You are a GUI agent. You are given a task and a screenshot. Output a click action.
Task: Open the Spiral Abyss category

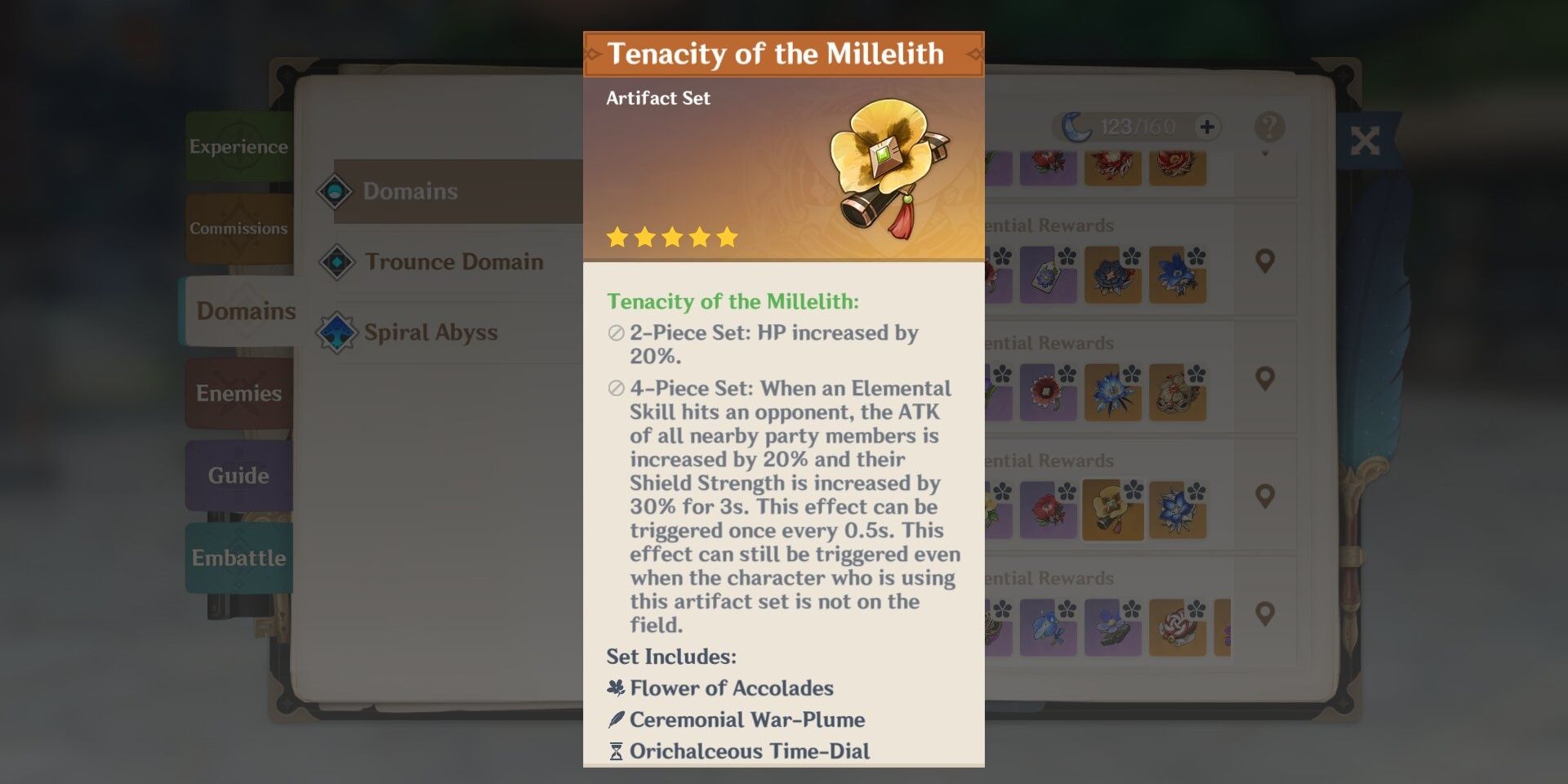click(431, 332)
